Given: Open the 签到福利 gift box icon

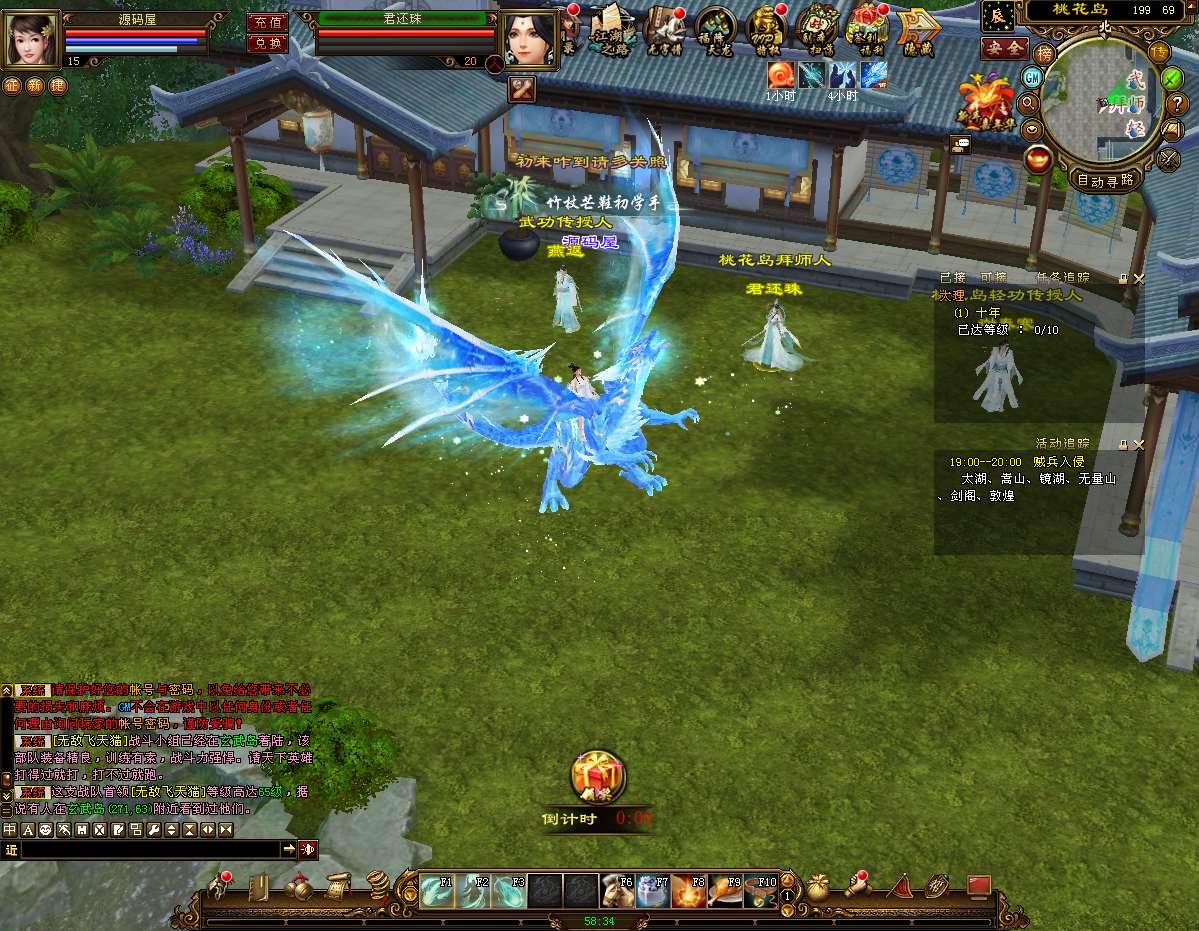Looking at the screenshot, I should 866,29.
